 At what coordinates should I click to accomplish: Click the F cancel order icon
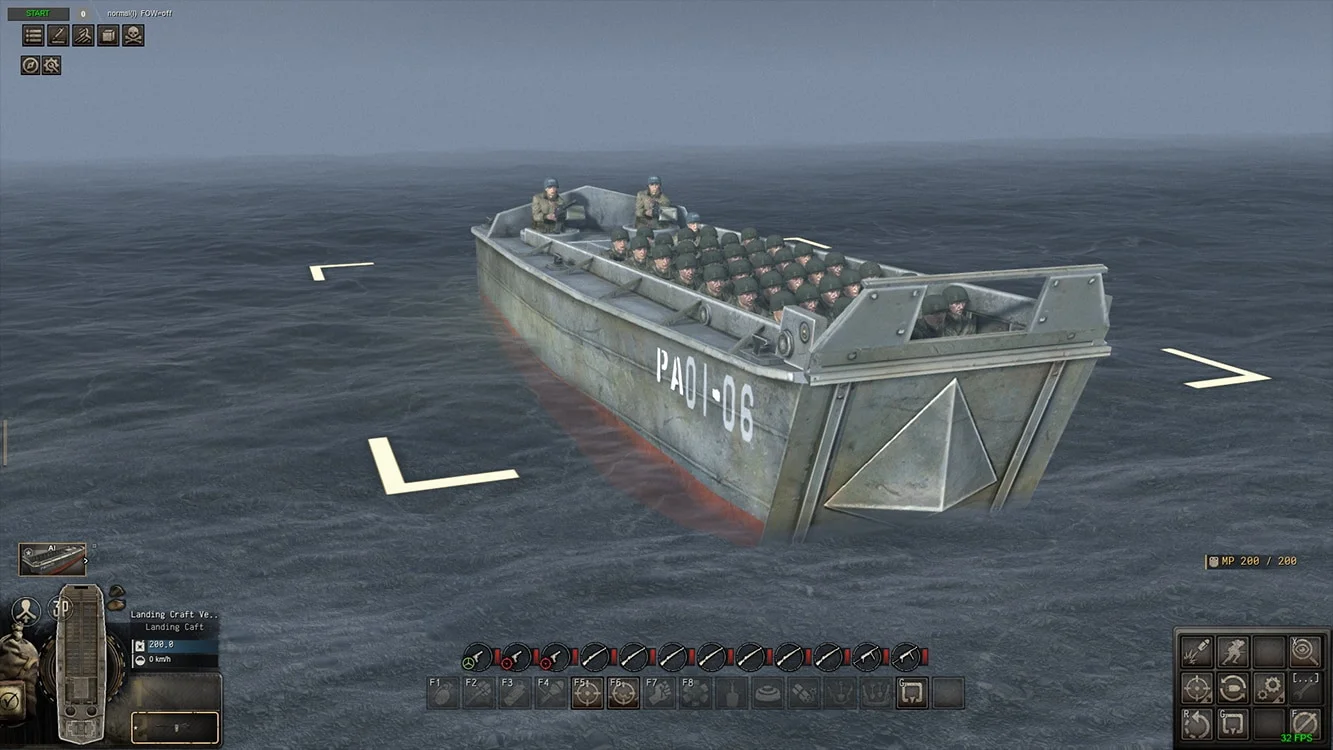(x=1304, y=723)
